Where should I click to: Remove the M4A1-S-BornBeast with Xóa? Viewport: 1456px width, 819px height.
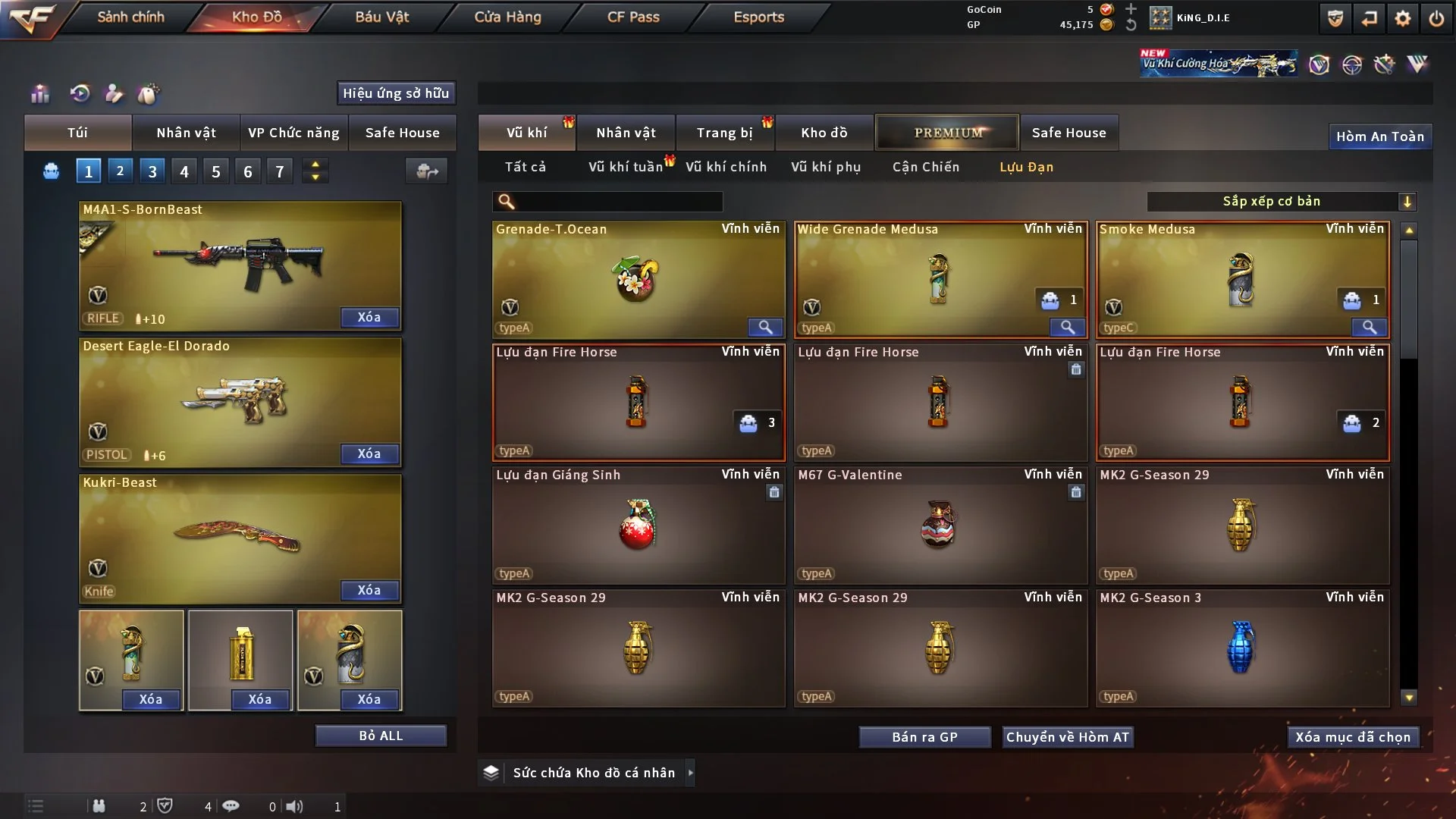coord(369,317)
